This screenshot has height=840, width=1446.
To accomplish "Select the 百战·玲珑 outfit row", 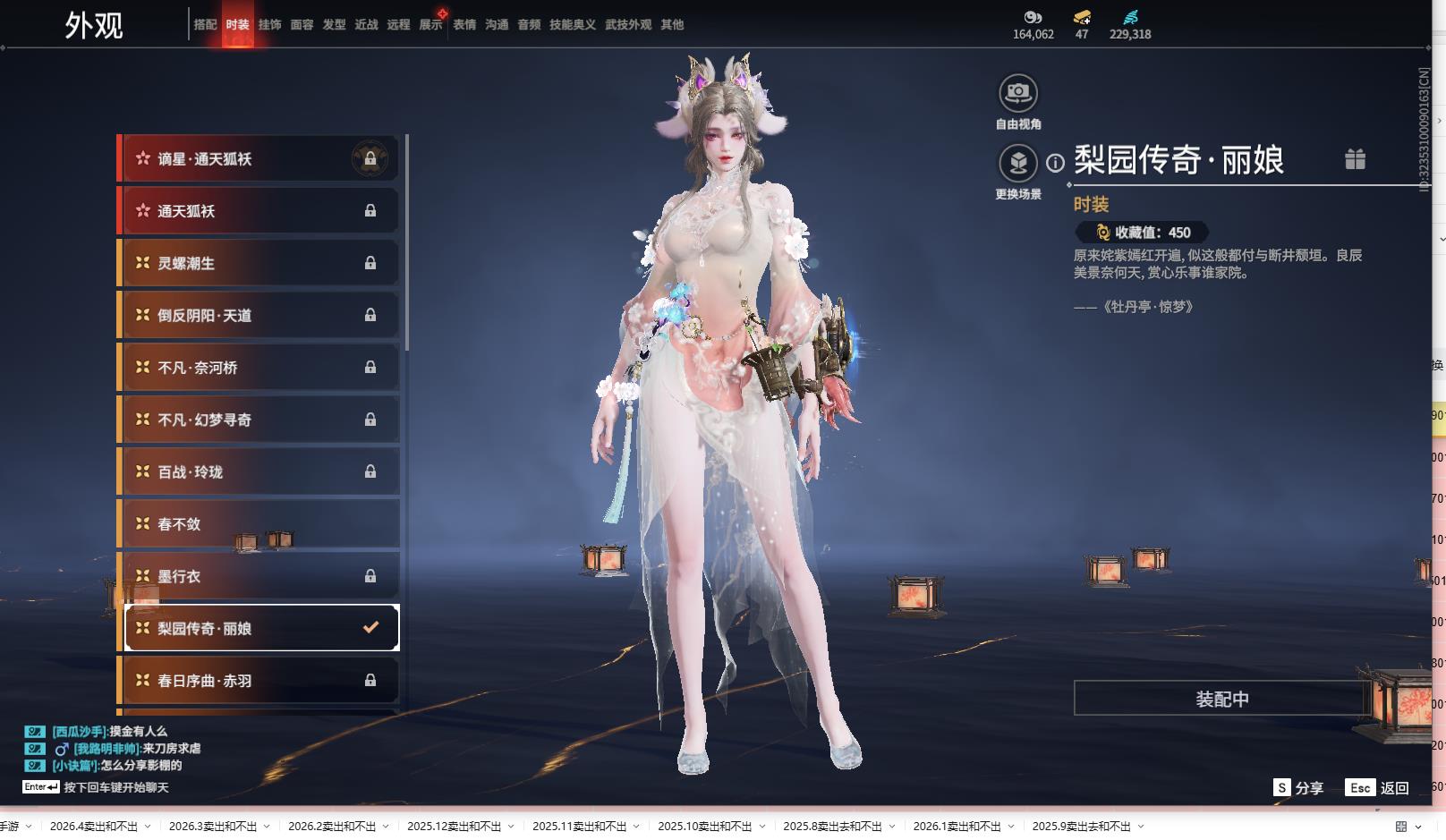I will point(259,471).
